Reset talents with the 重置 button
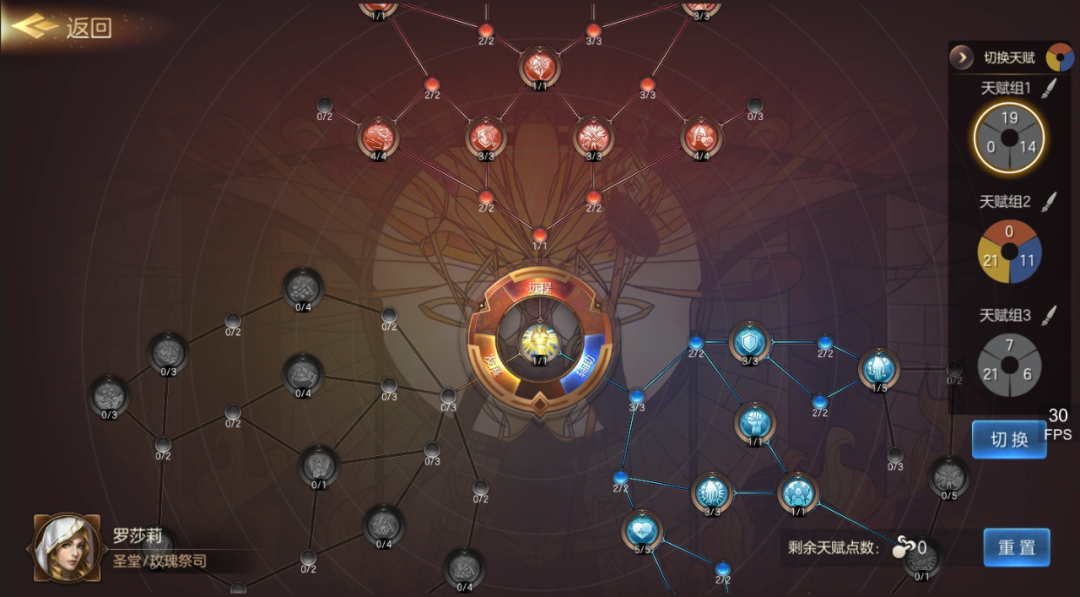The image size is (1080, 597). (x=1016, y=547)
